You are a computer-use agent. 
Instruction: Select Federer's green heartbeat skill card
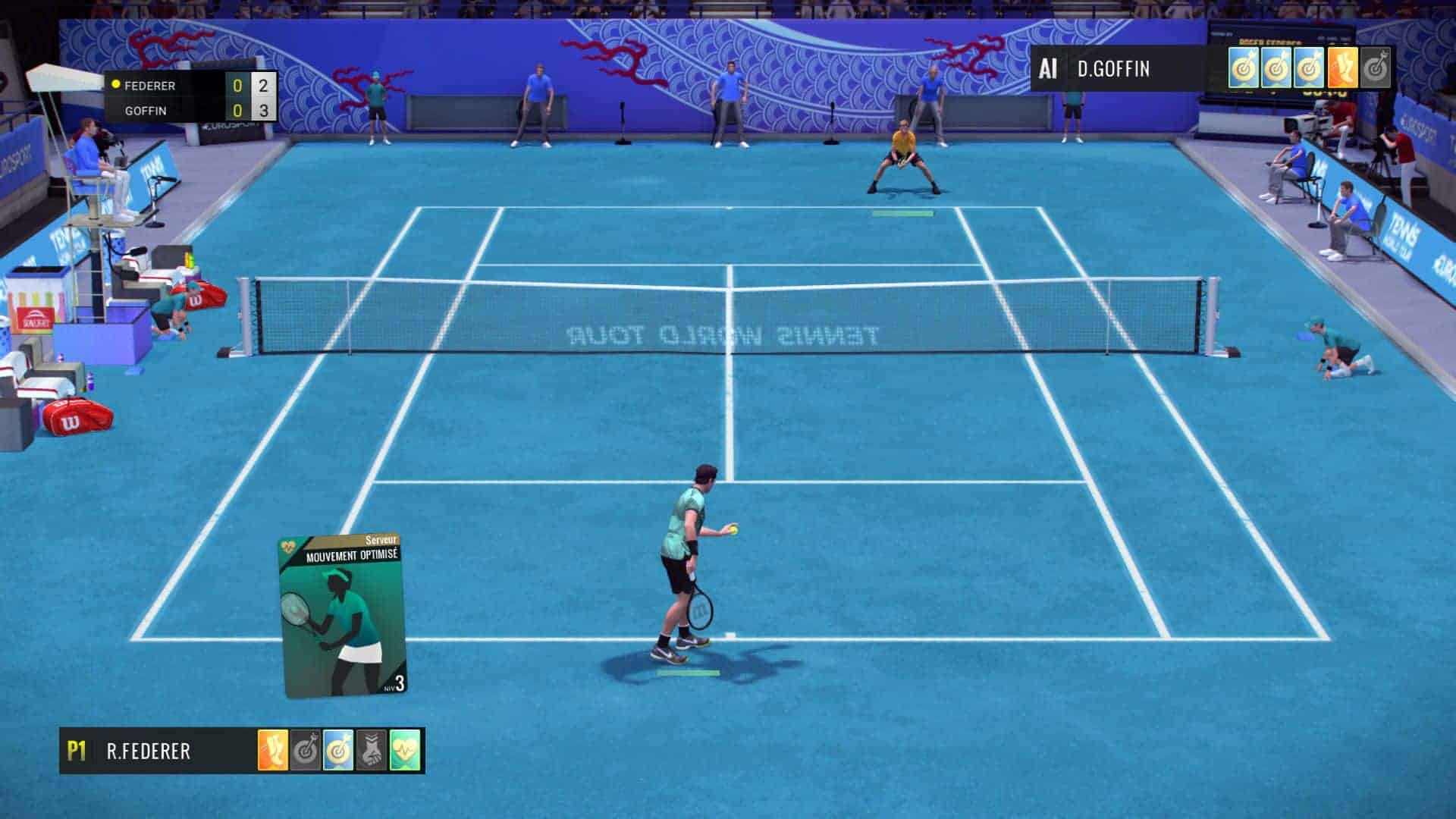pos(405,751)
